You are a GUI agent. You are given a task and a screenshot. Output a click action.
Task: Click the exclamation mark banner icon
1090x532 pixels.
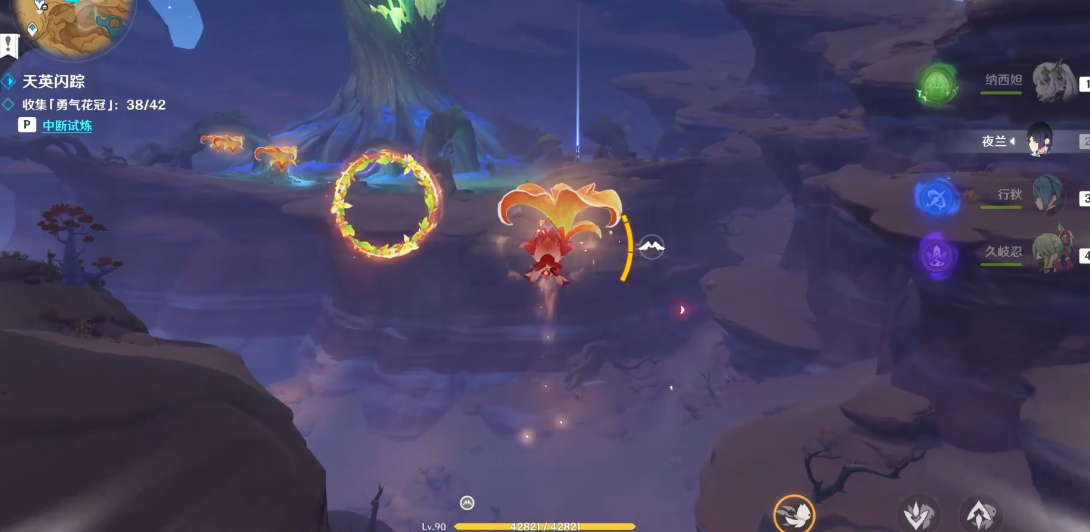pyautogui.click(x=10, y=46)
